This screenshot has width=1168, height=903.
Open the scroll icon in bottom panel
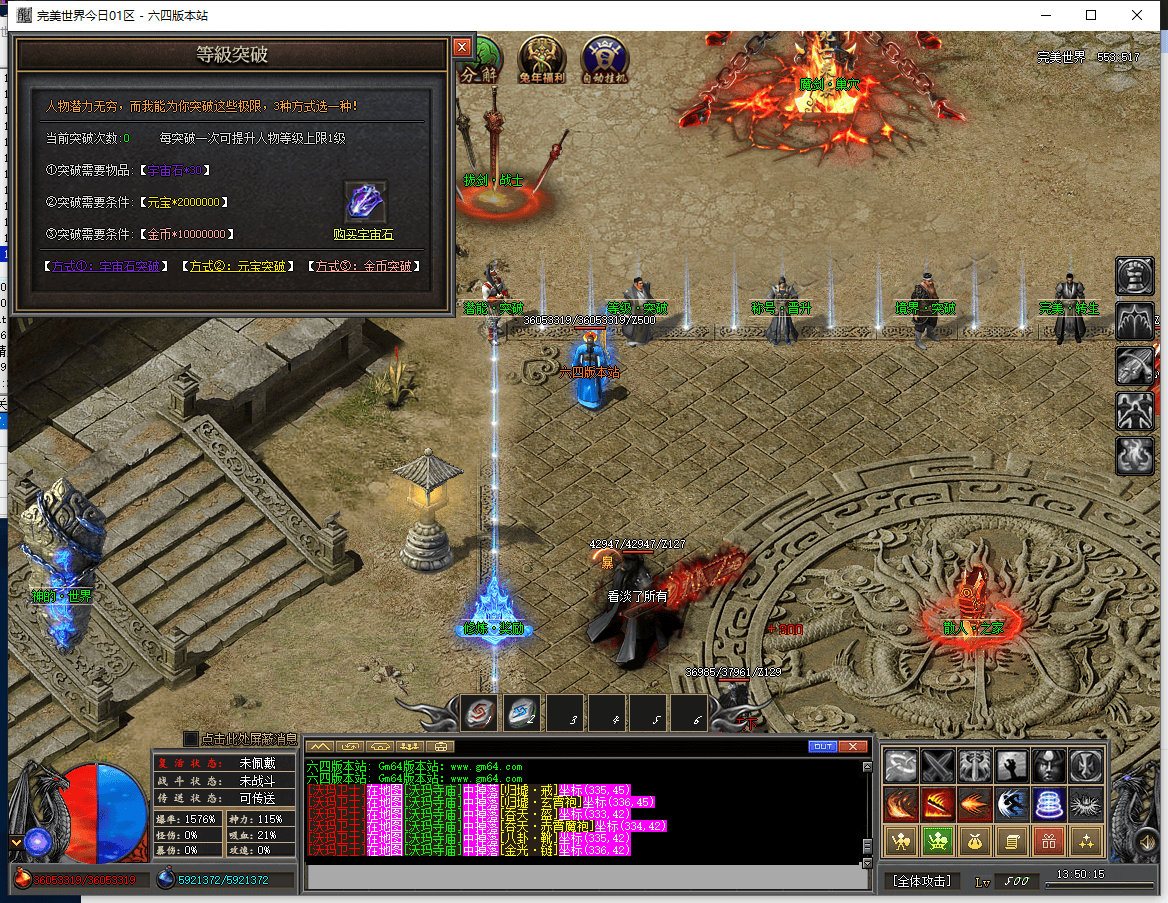click(x=1011, y=841)
